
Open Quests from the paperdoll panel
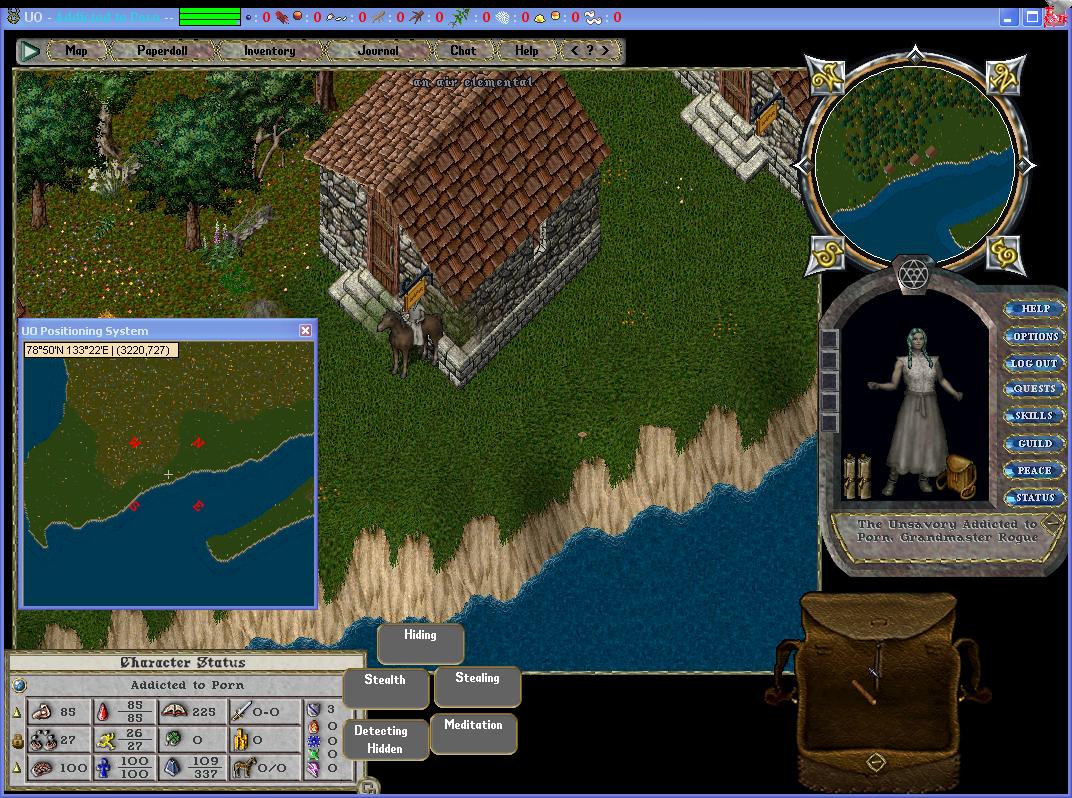[1034, 389]
